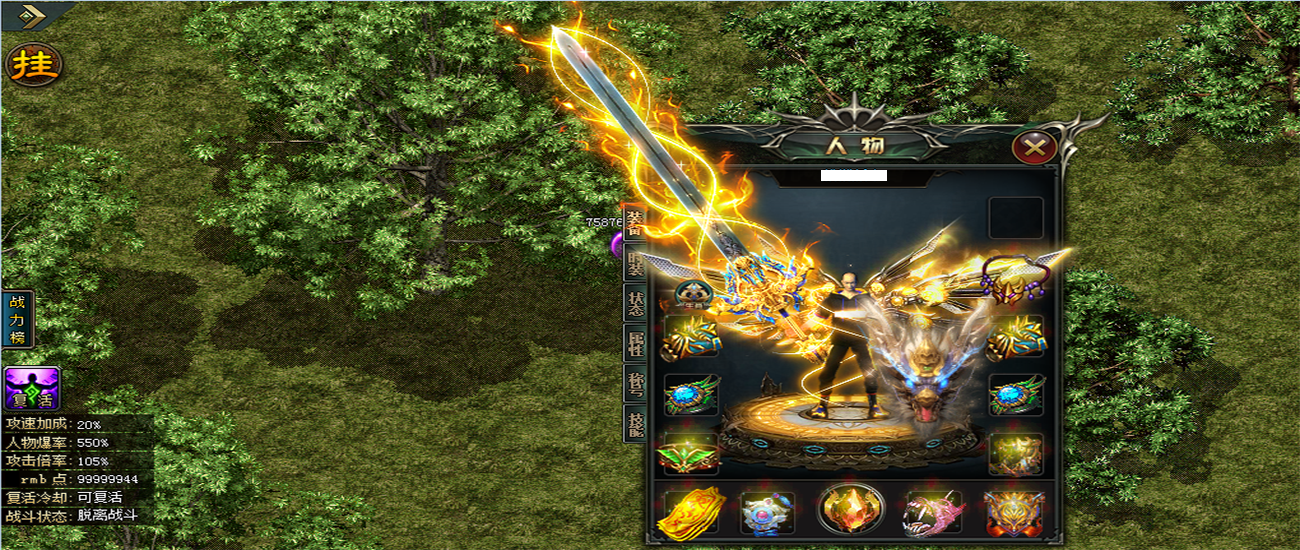Open the 战力榜 power ranking
This screenshot has height=550, width=1300.
[x=18, y=319]
